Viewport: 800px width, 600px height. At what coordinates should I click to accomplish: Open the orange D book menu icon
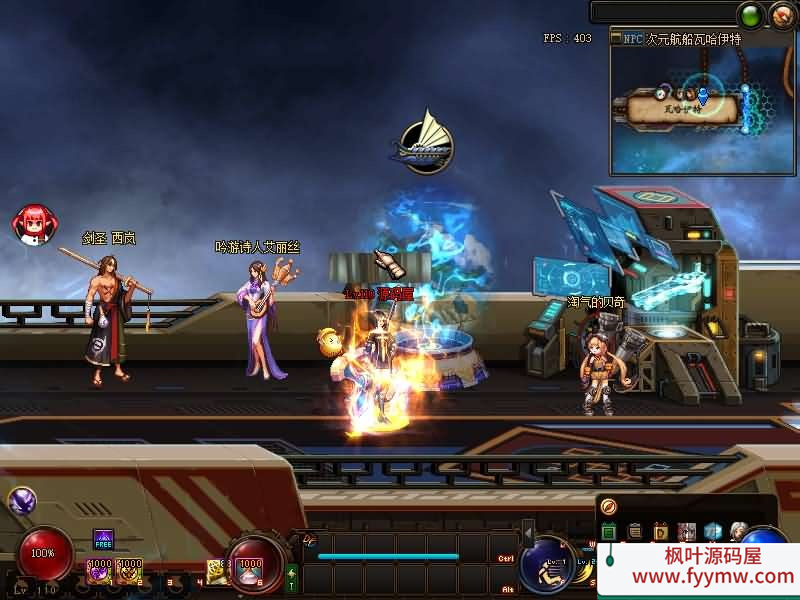pos(661,531)
